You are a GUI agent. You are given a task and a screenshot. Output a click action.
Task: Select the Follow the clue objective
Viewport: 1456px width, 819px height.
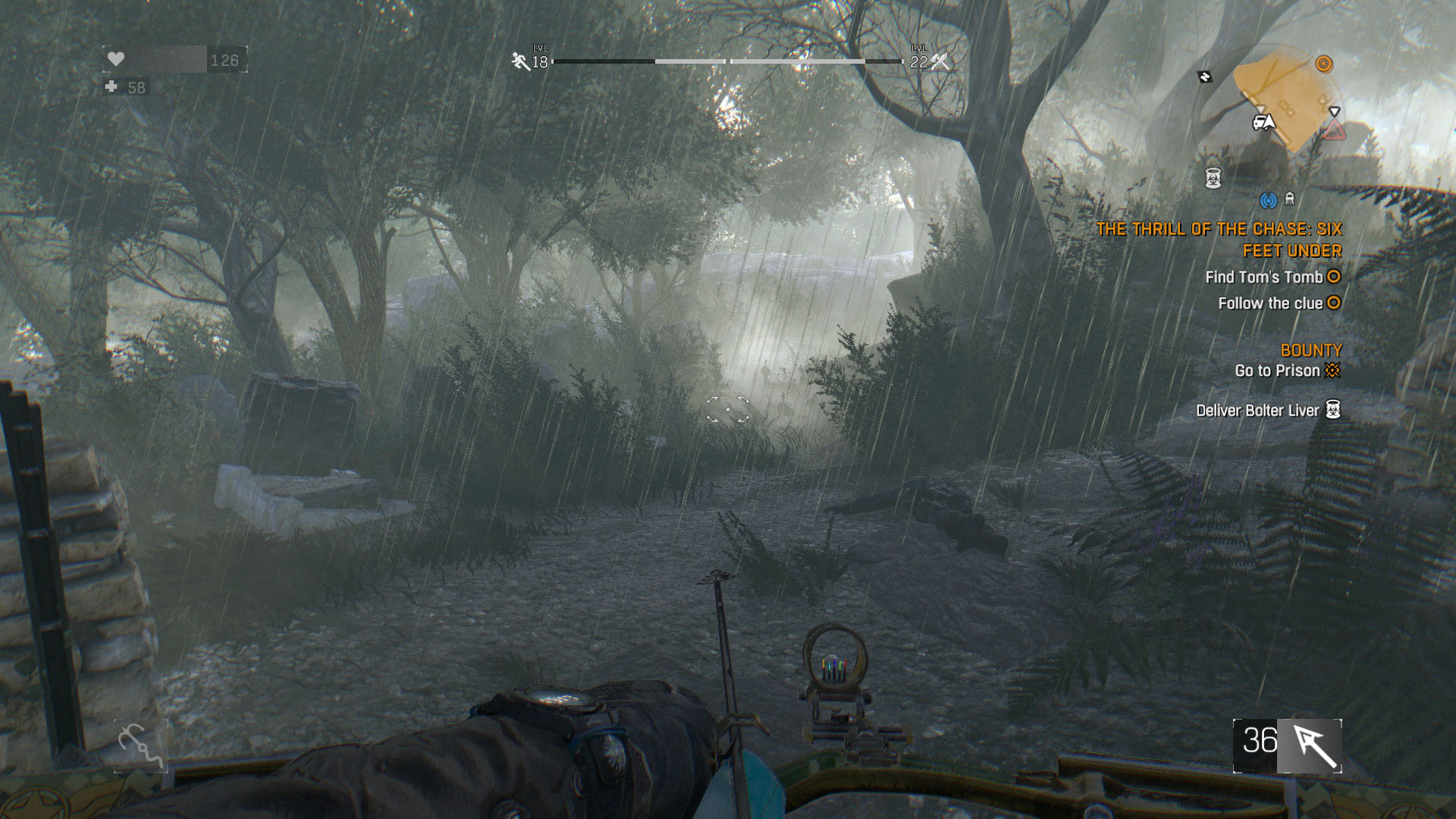(1270, 303)
